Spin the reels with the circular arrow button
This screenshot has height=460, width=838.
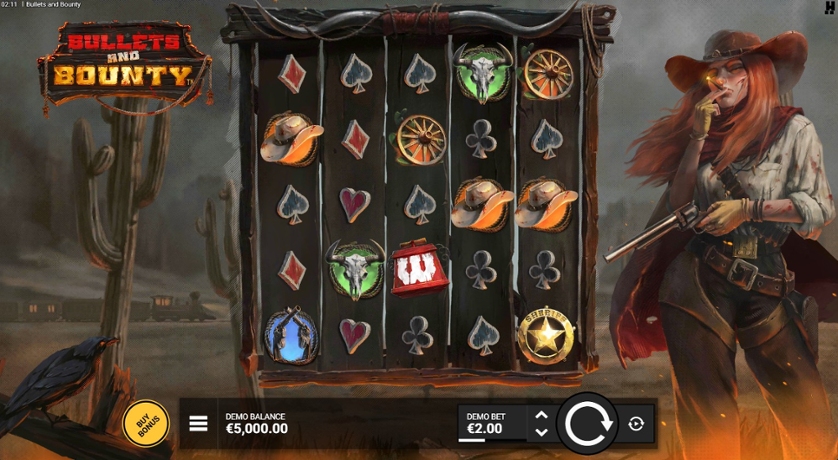pyautogui.click(x=587, y=423)
